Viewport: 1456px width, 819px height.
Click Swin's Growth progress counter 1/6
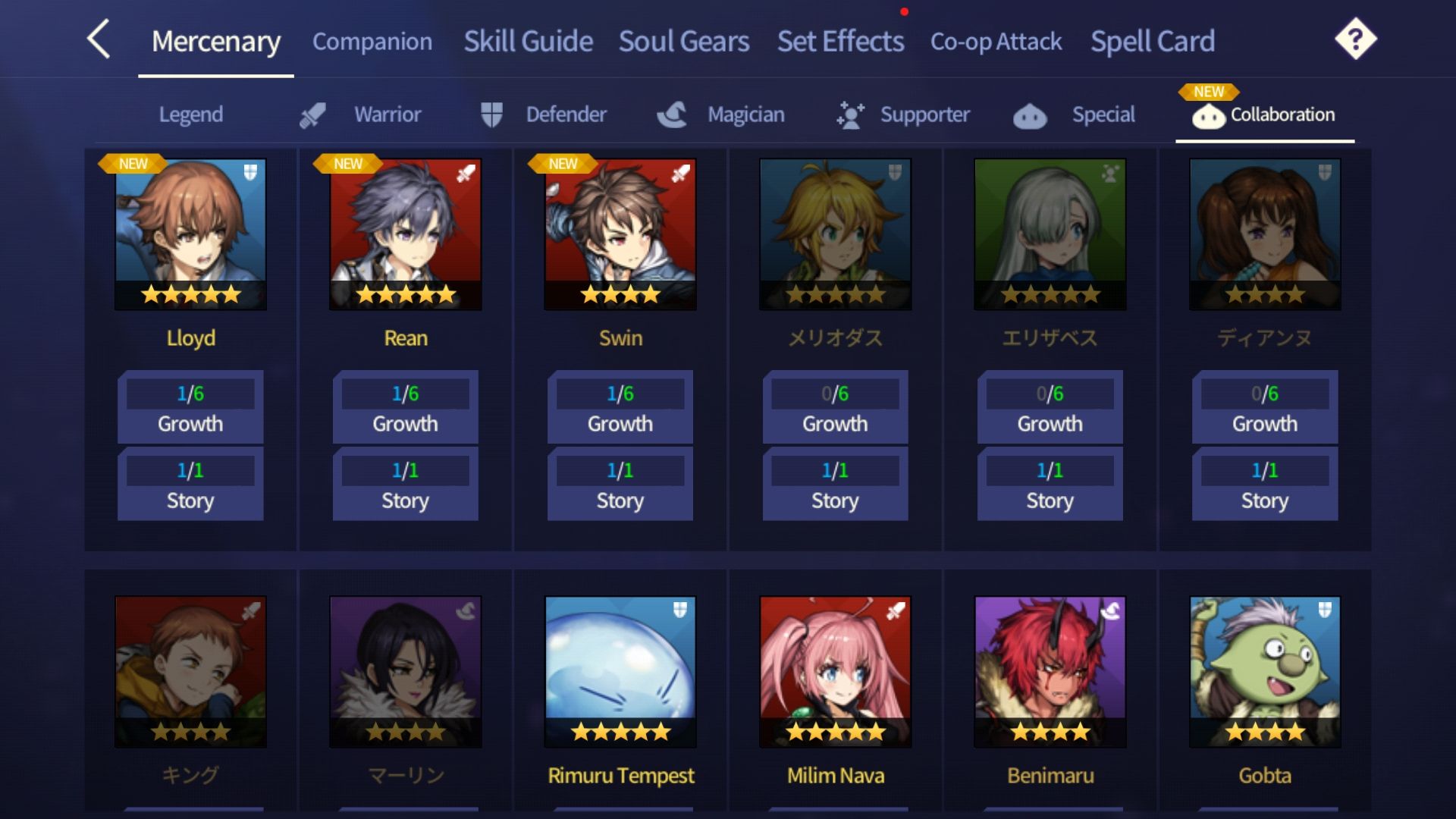pyautogui.click(x=620, y=393)
